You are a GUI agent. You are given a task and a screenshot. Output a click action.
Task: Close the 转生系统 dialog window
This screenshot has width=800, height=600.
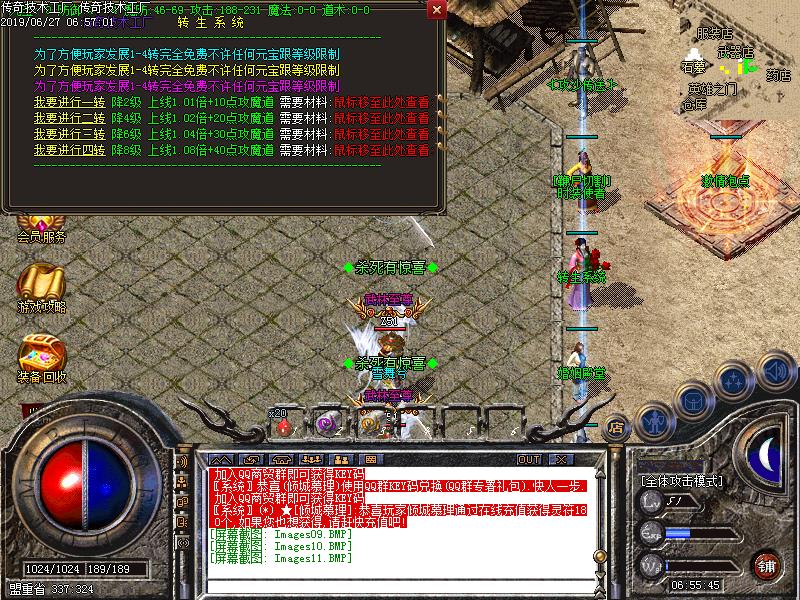tap(436, 10)
